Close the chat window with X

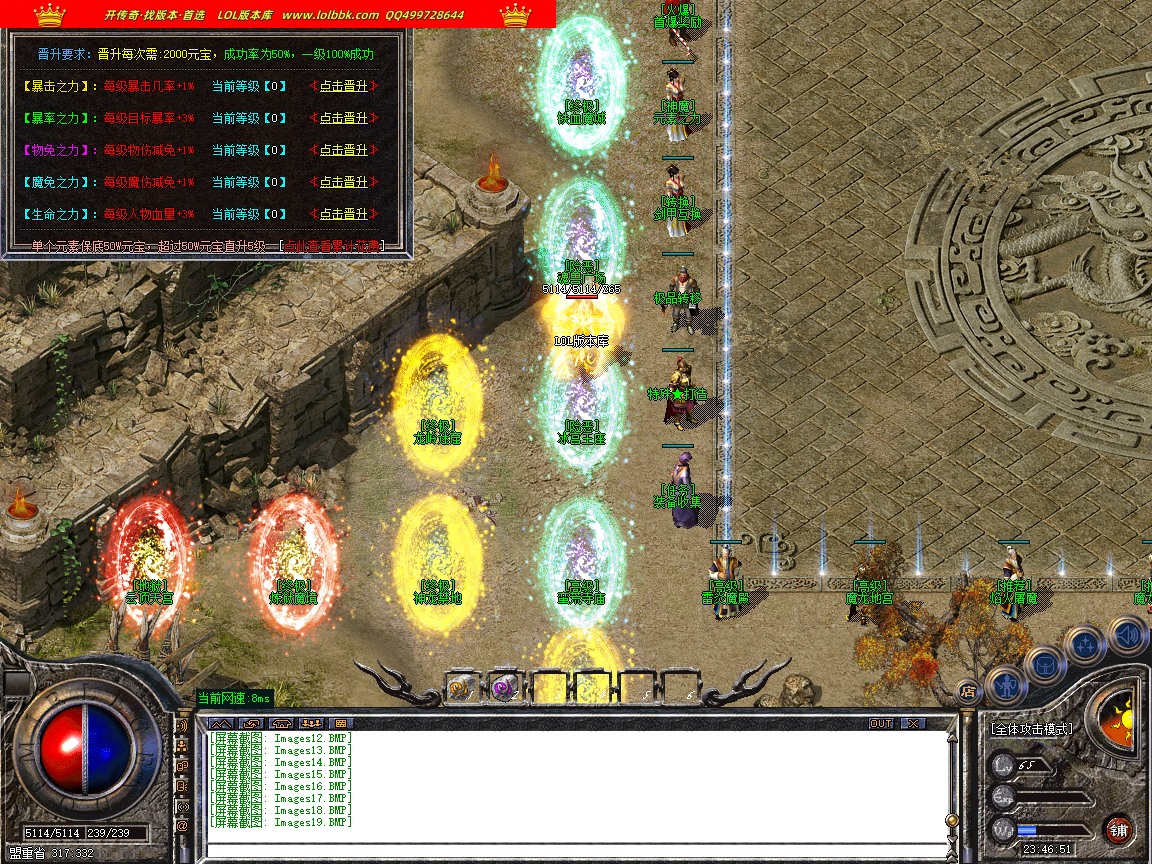coord(912,723)
